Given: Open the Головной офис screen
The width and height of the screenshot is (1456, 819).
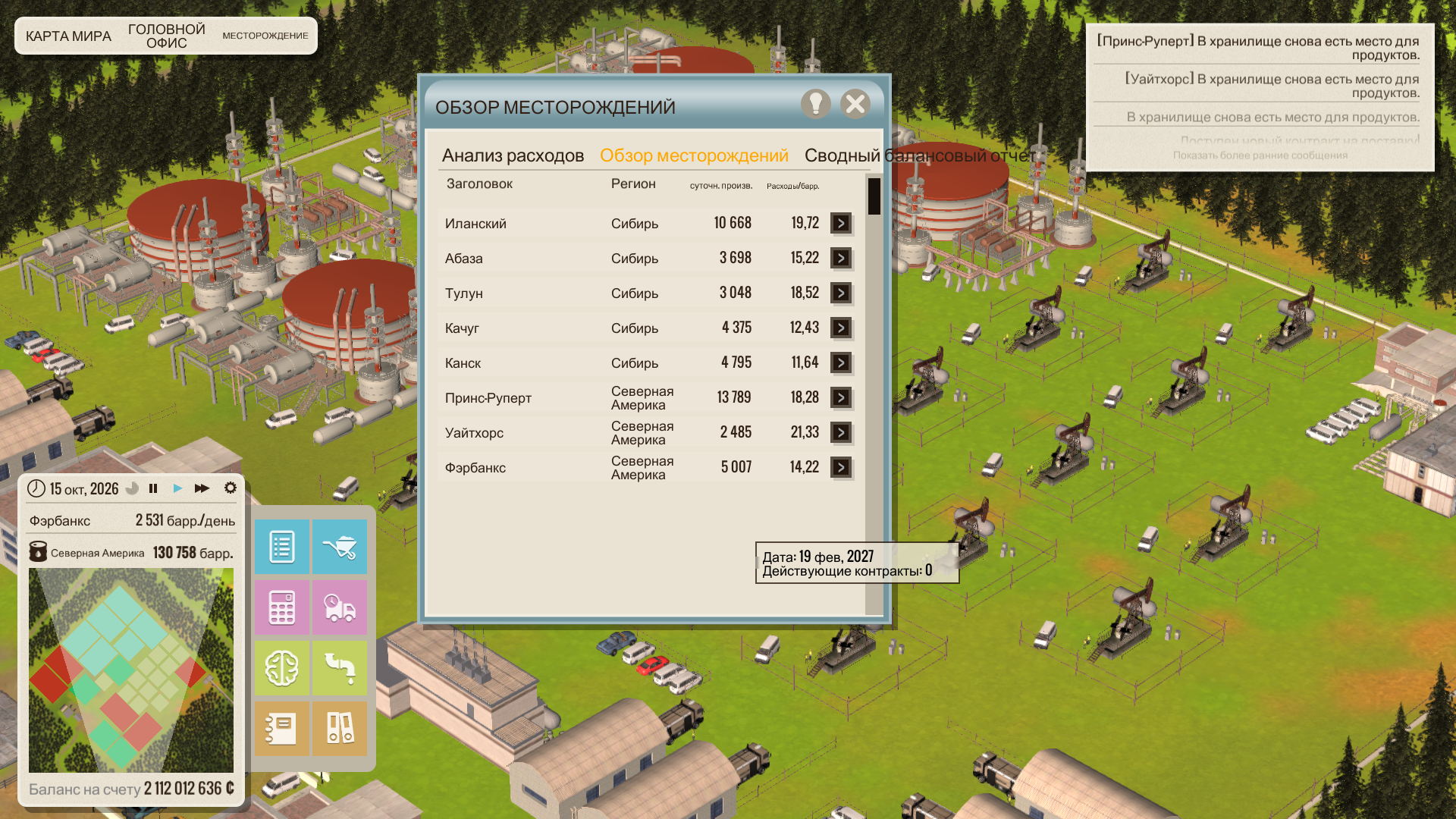Looking at the screenshot, I should [x=166, y=36].
